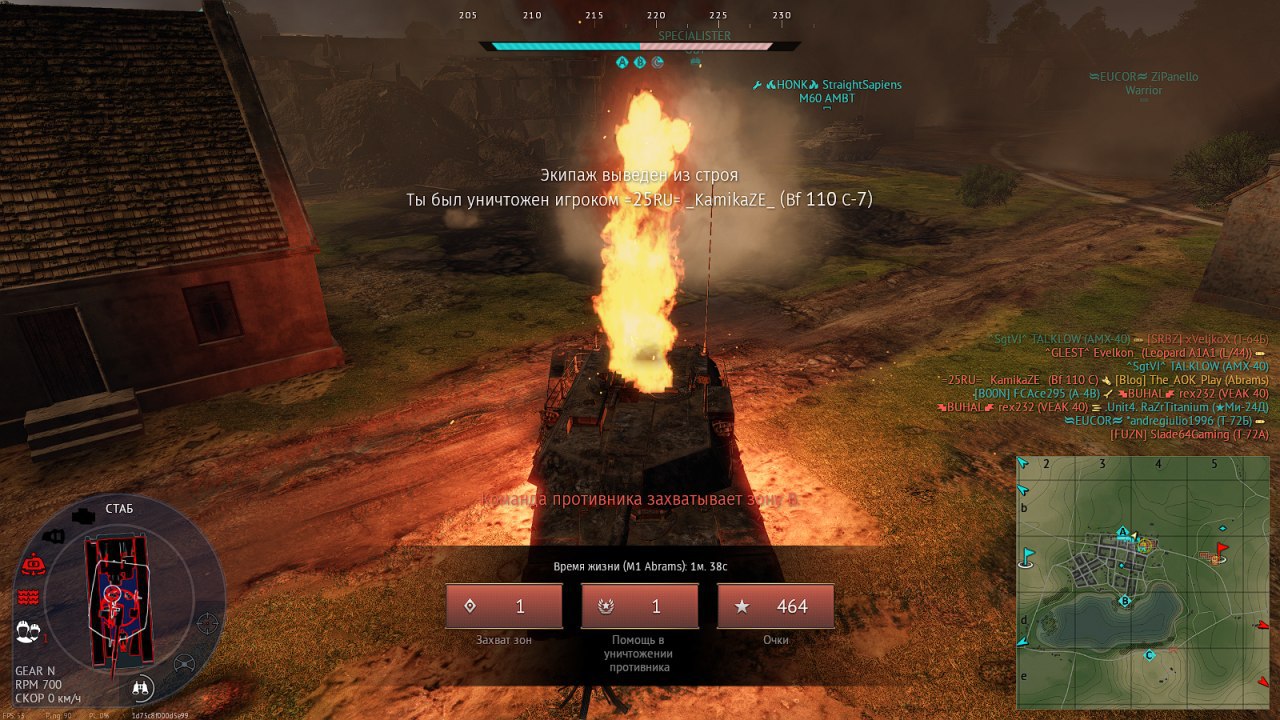This screenshot has height=720, width=1280.
Task: Click the blue allied flag on the minimap
Action: click(1027, 555)
